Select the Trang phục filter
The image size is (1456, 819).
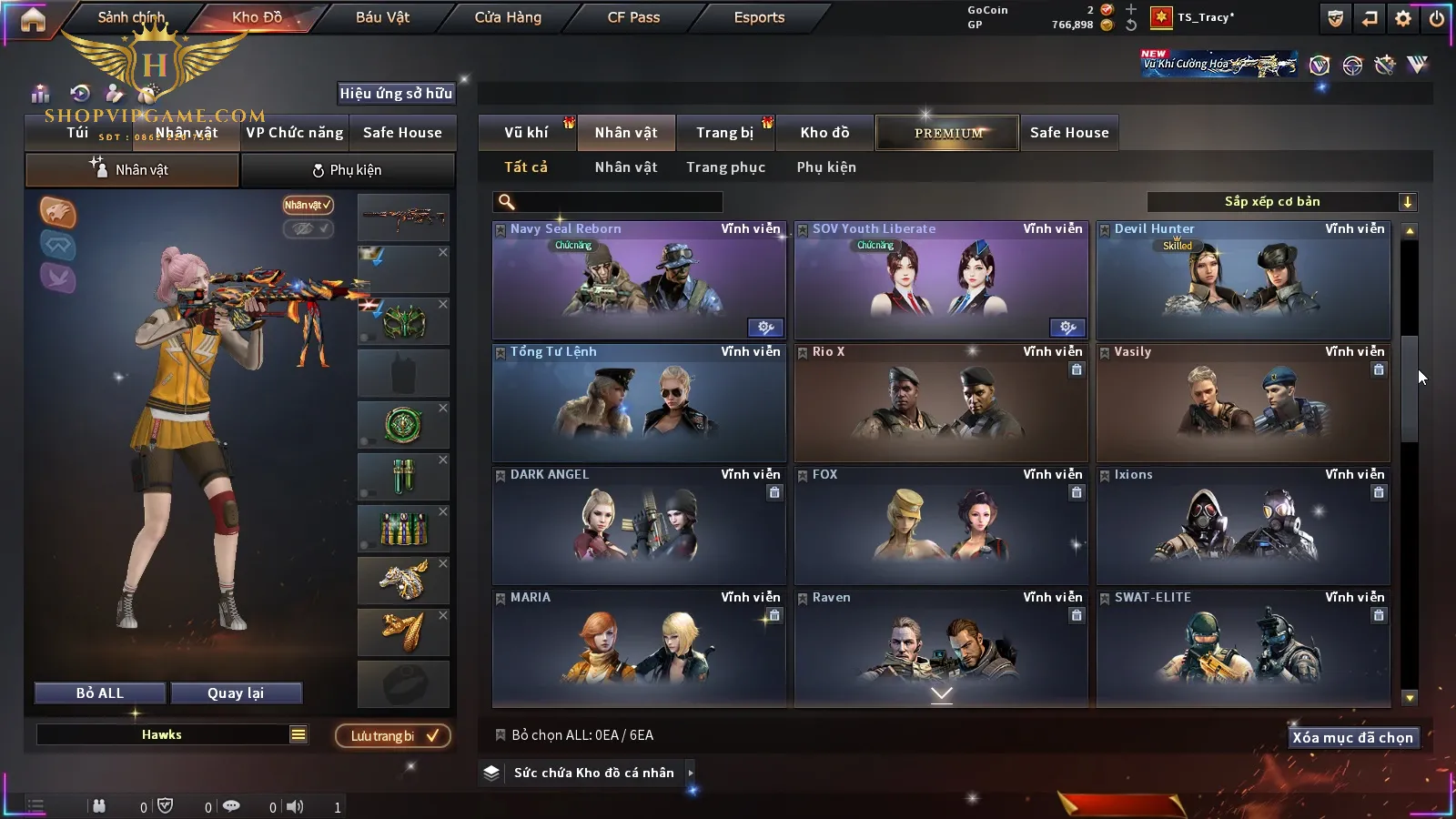(x=725, y=167)
